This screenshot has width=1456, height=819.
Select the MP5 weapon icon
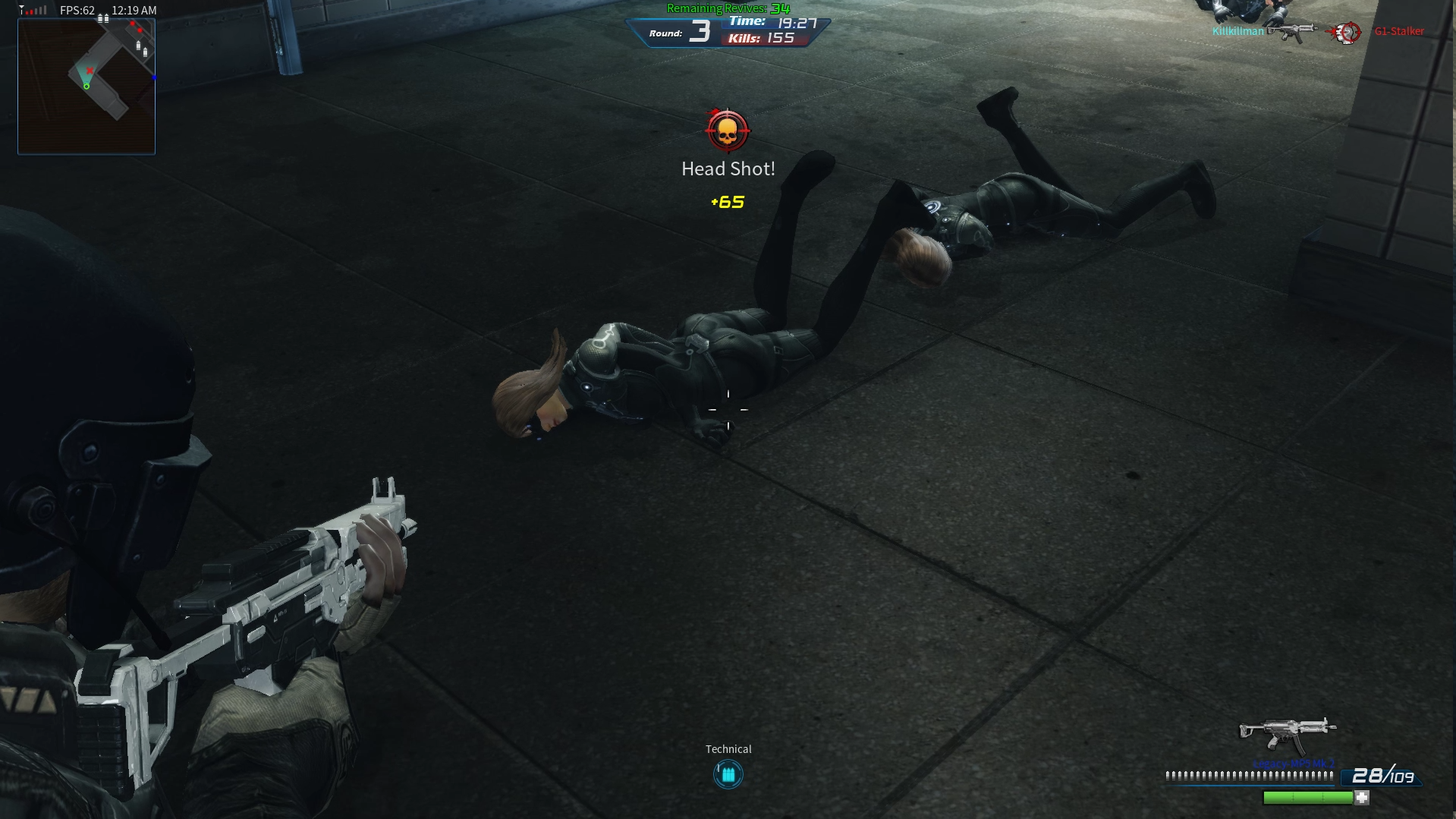(x=1287, y=733)
